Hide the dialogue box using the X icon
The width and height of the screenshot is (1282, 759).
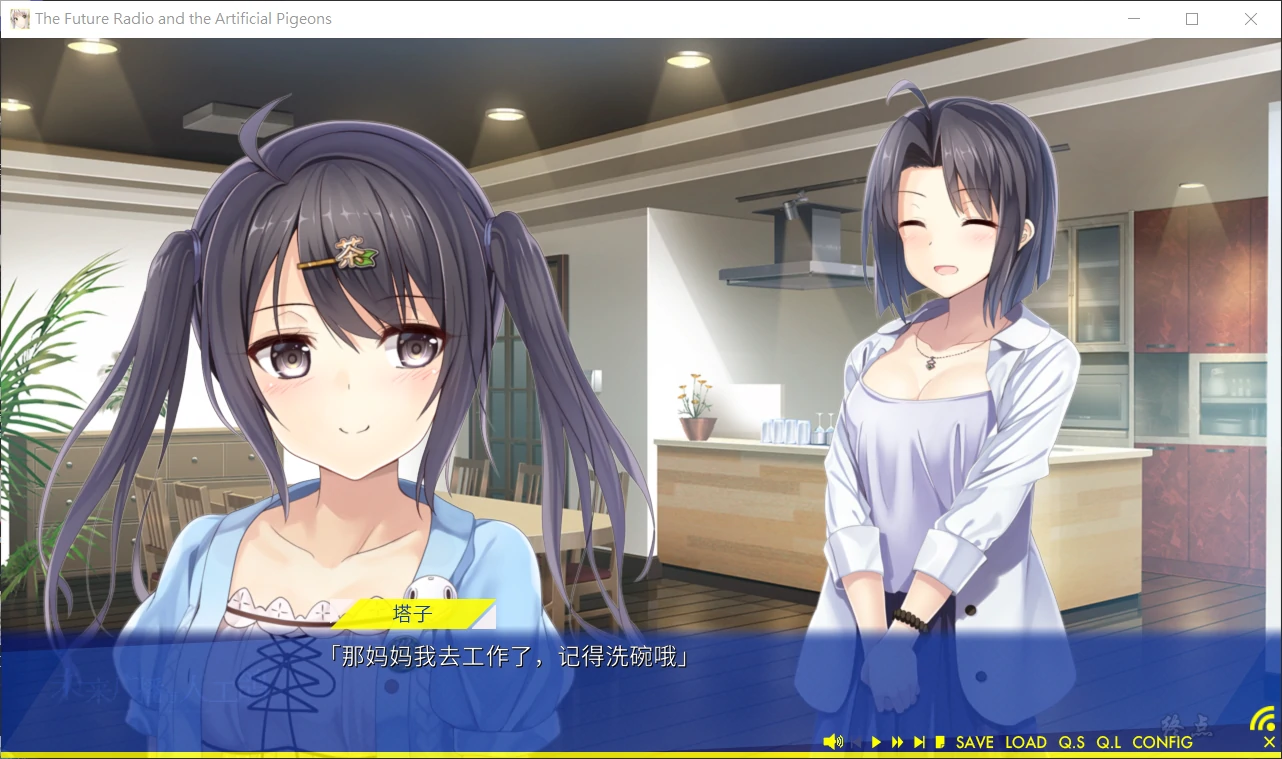pyautogui.click(x=1268, y=742)
